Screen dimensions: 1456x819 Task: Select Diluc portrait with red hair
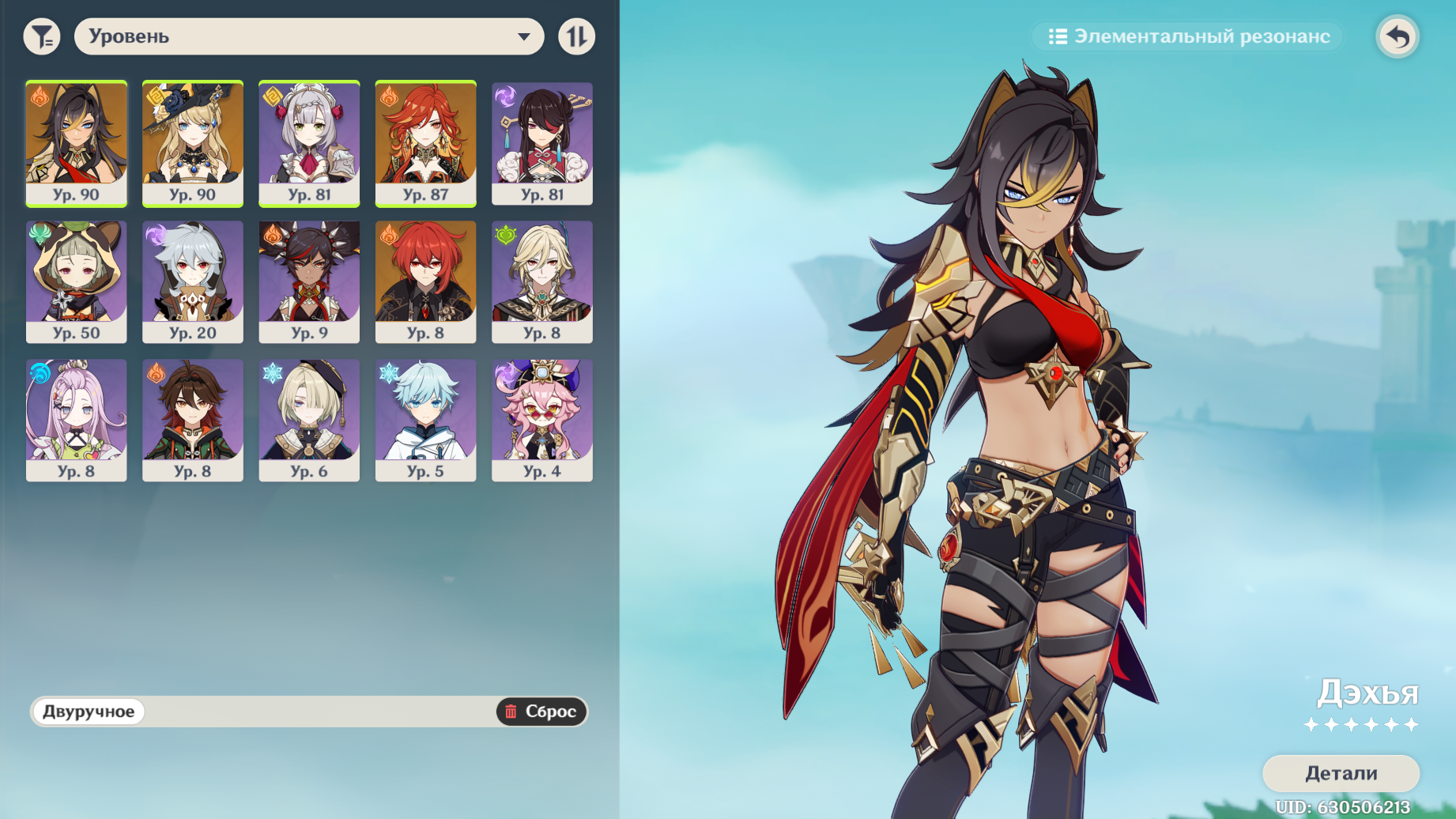[x=425, y=281]
